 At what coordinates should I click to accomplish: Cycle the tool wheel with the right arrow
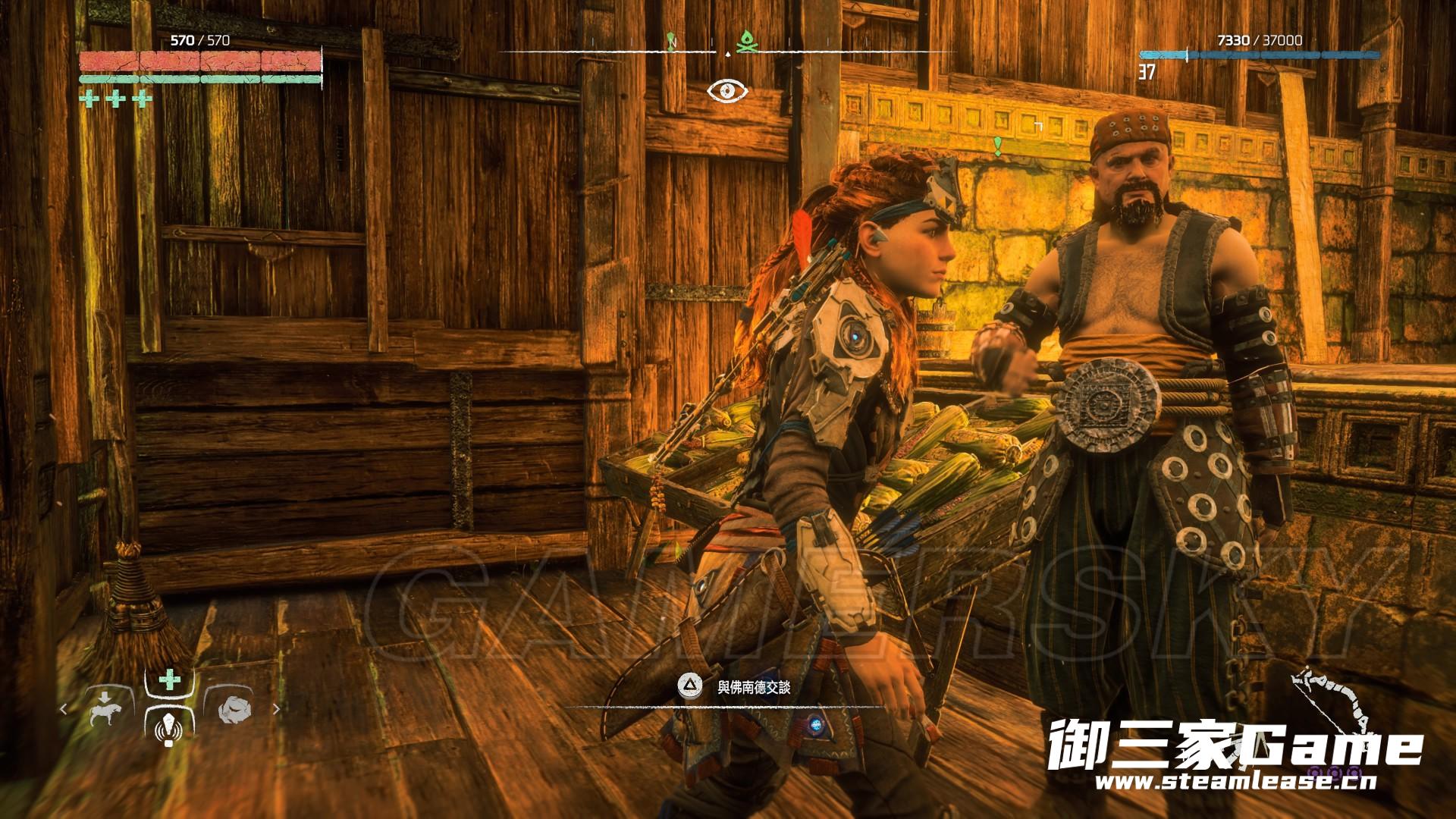[276, 710]
